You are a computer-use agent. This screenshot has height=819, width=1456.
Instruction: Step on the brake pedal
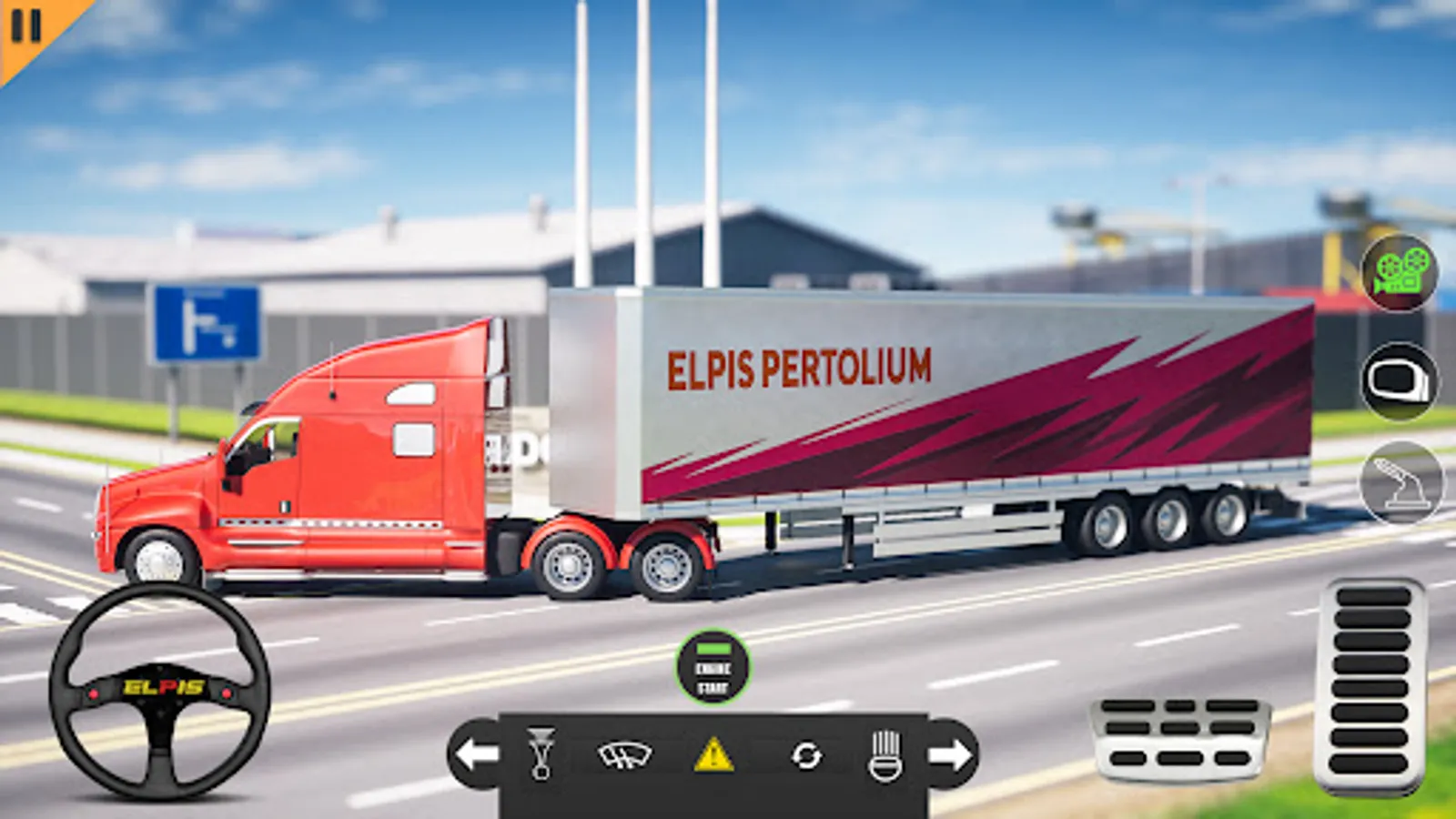1180,733
